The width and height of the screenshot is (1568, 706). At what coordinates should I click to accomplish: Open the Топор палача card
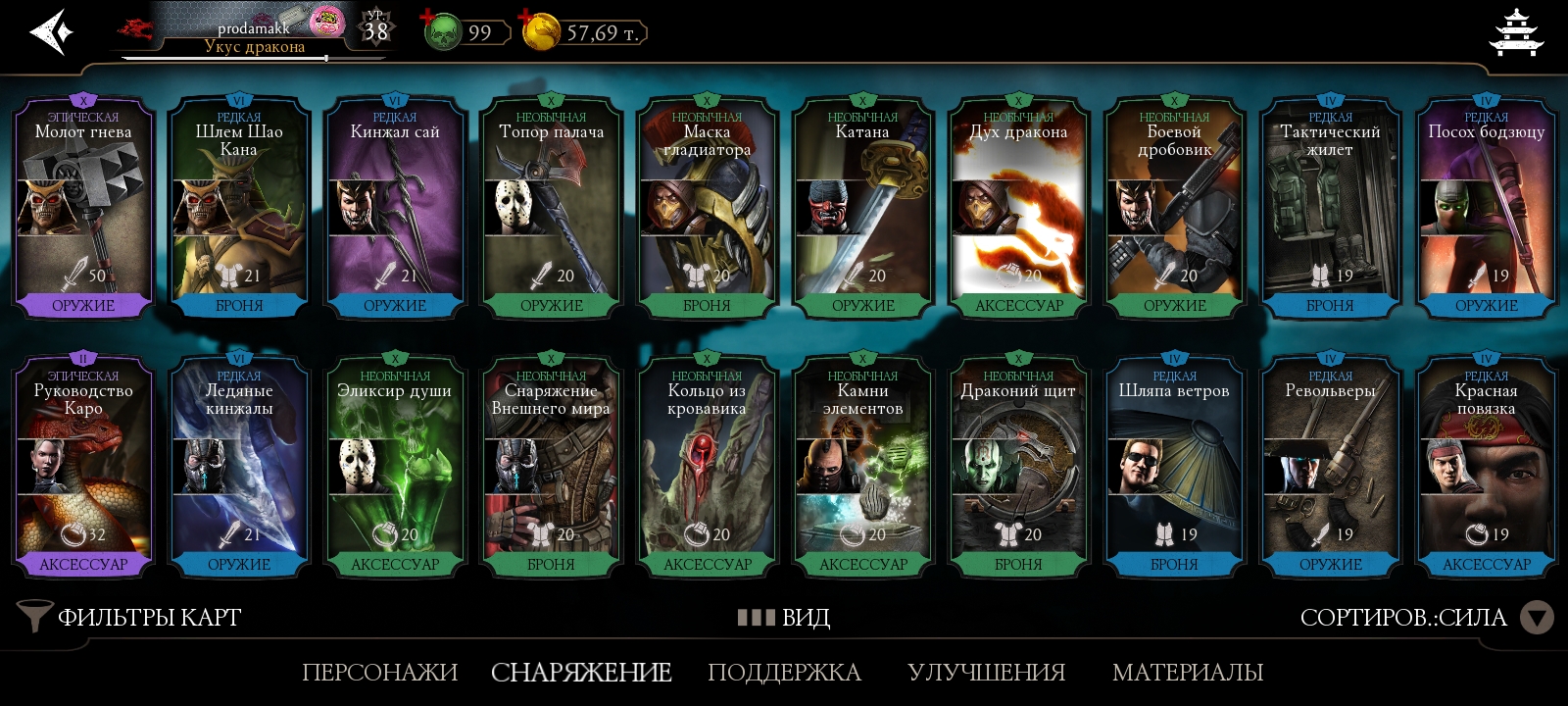(x=551, y=208)
